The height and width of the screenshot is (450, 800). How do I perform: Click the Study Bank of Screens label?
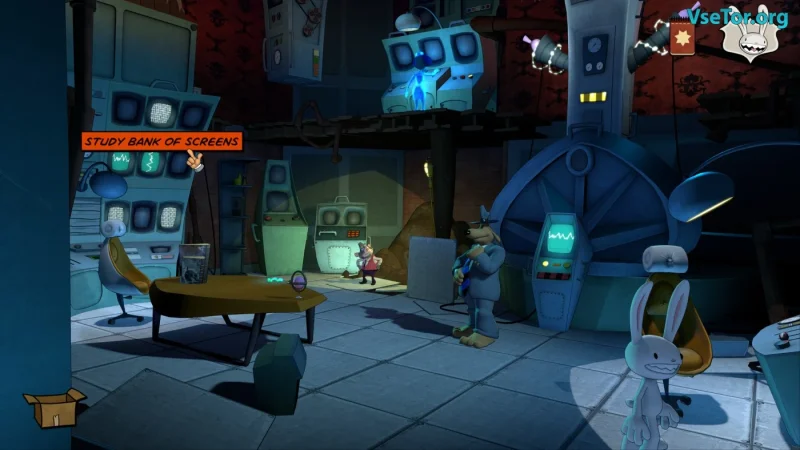161,142
